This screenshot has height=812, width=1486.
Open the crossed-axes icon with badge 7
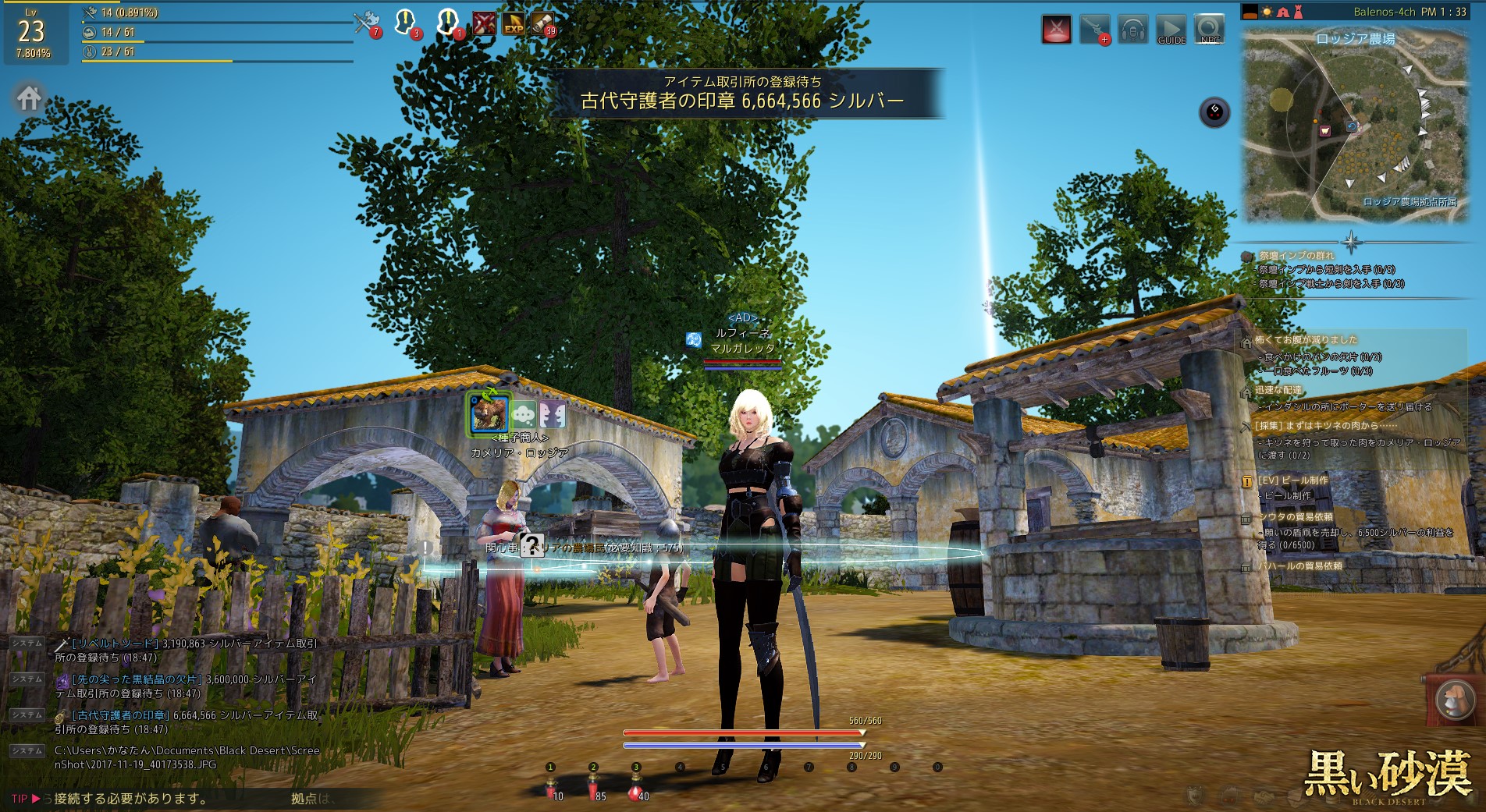(365, 23)
